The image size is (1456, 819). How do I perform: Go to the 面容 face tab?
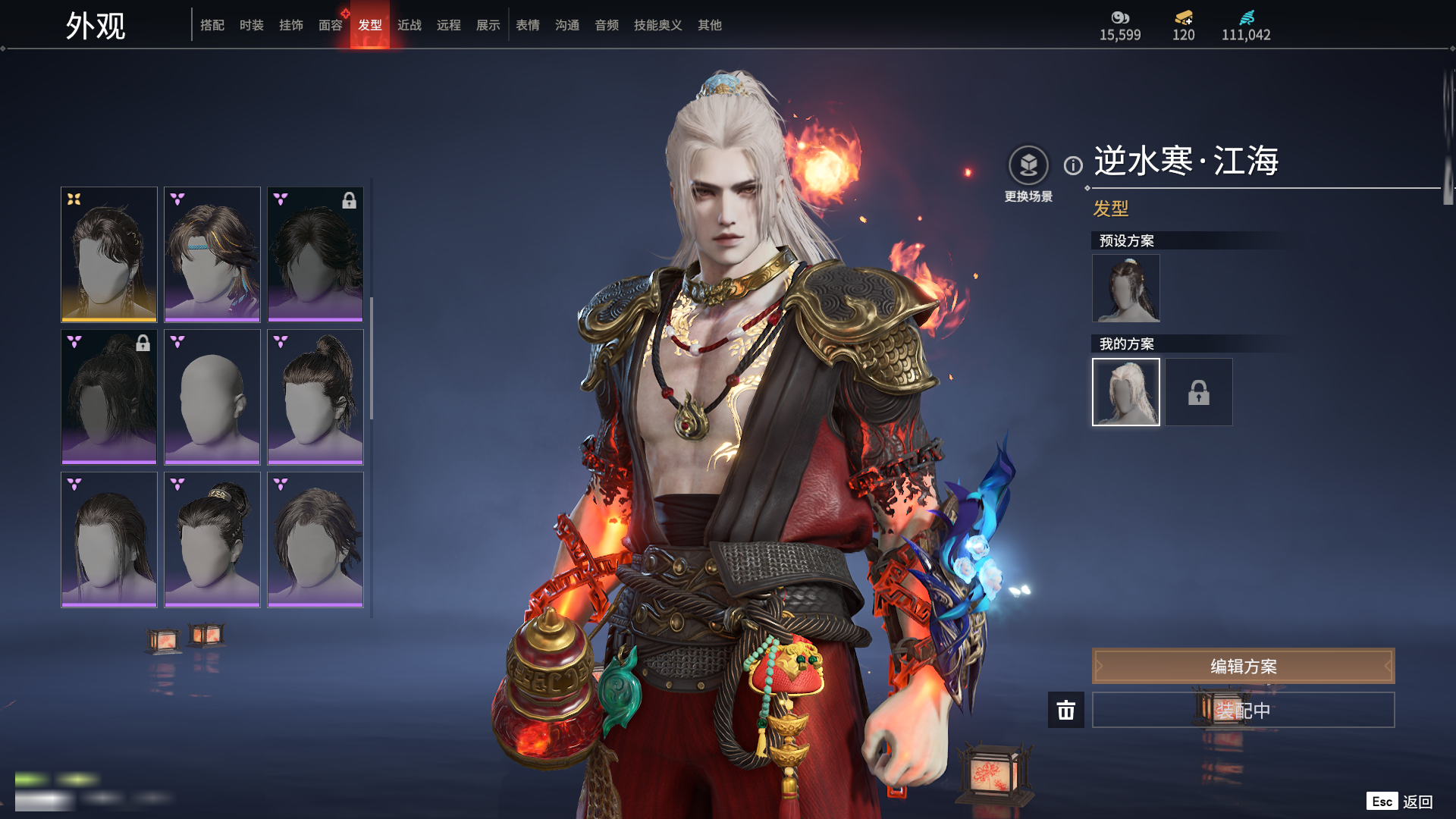pyautogui.click(x=331, y=25)
